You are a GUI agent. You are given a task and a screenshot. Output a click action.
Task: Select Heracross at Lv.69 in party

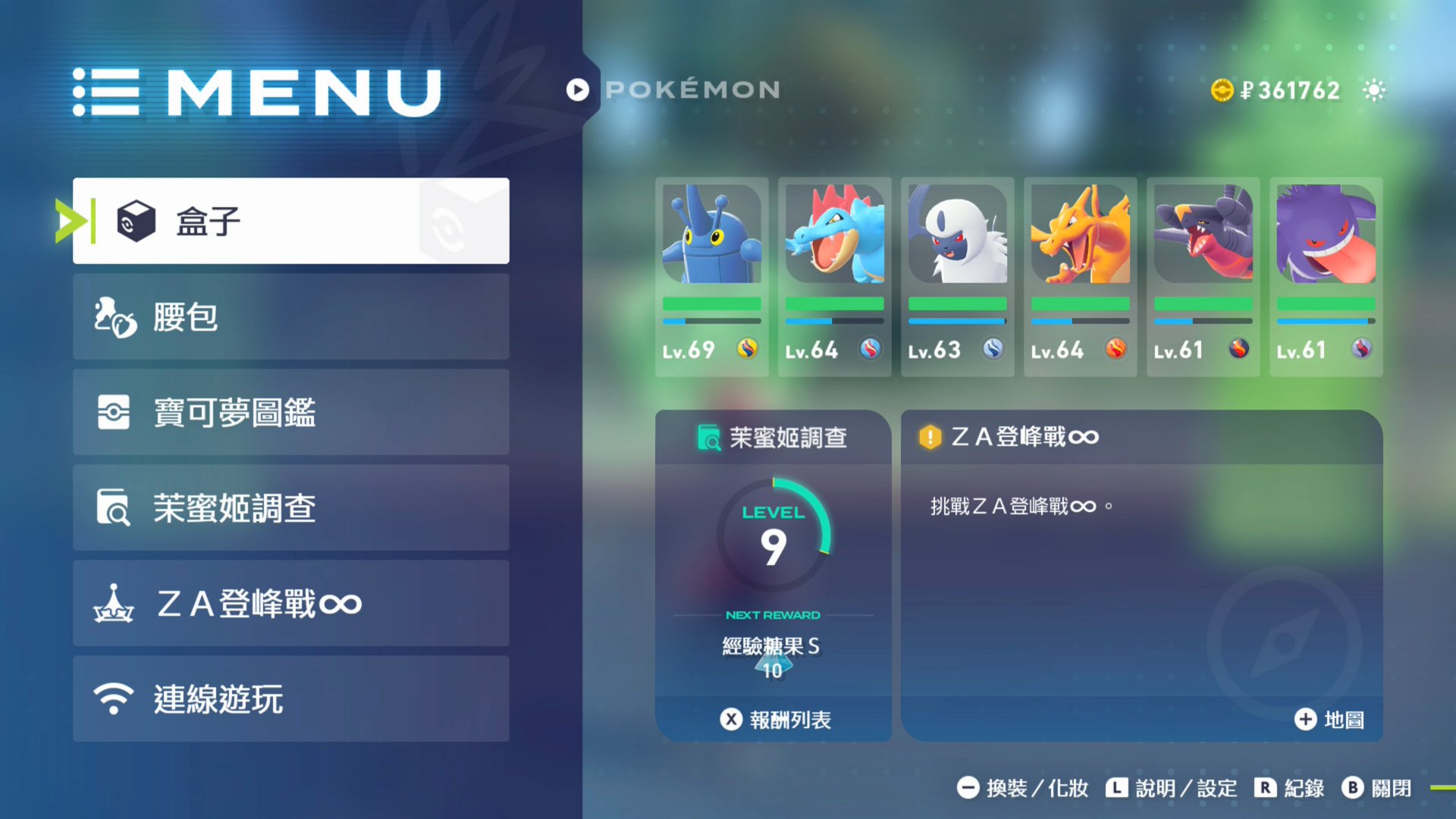(711, 277)
